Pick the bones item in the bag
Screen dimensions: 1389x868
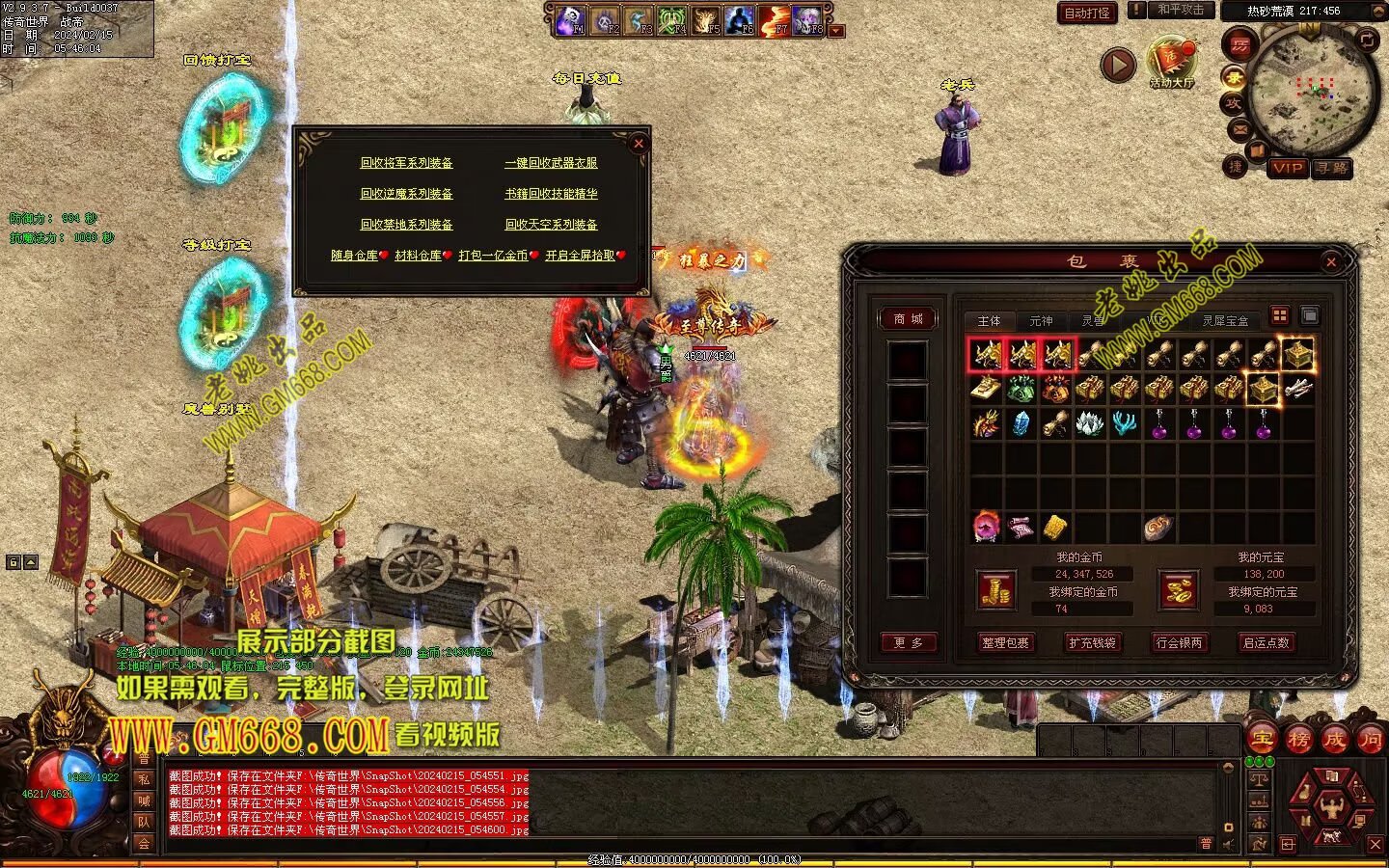pyautogui.click(x=1298, y=389)
